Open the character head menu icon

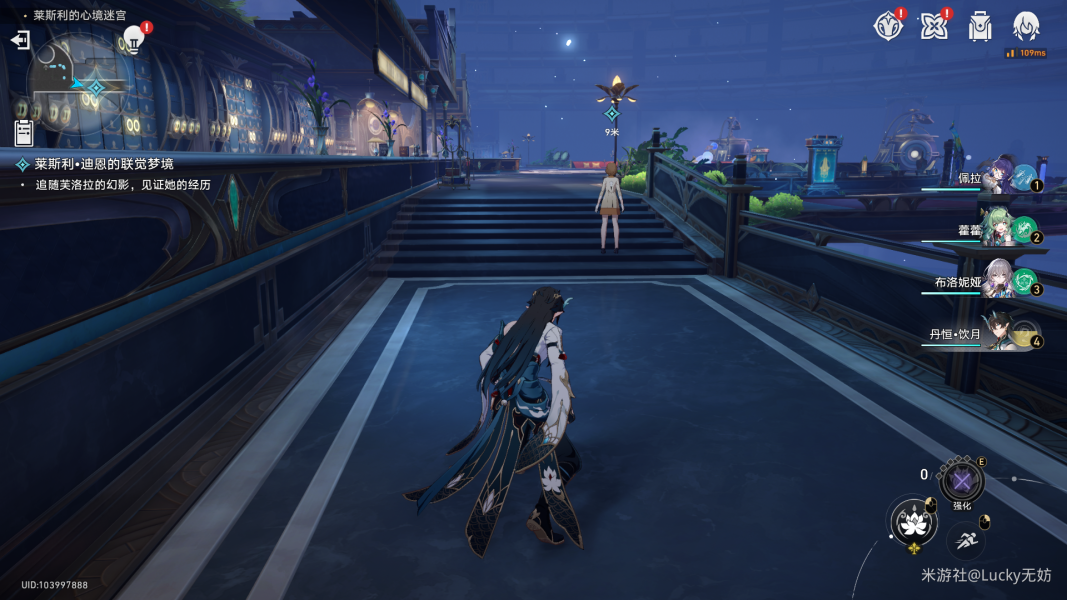coord(1026,26)
